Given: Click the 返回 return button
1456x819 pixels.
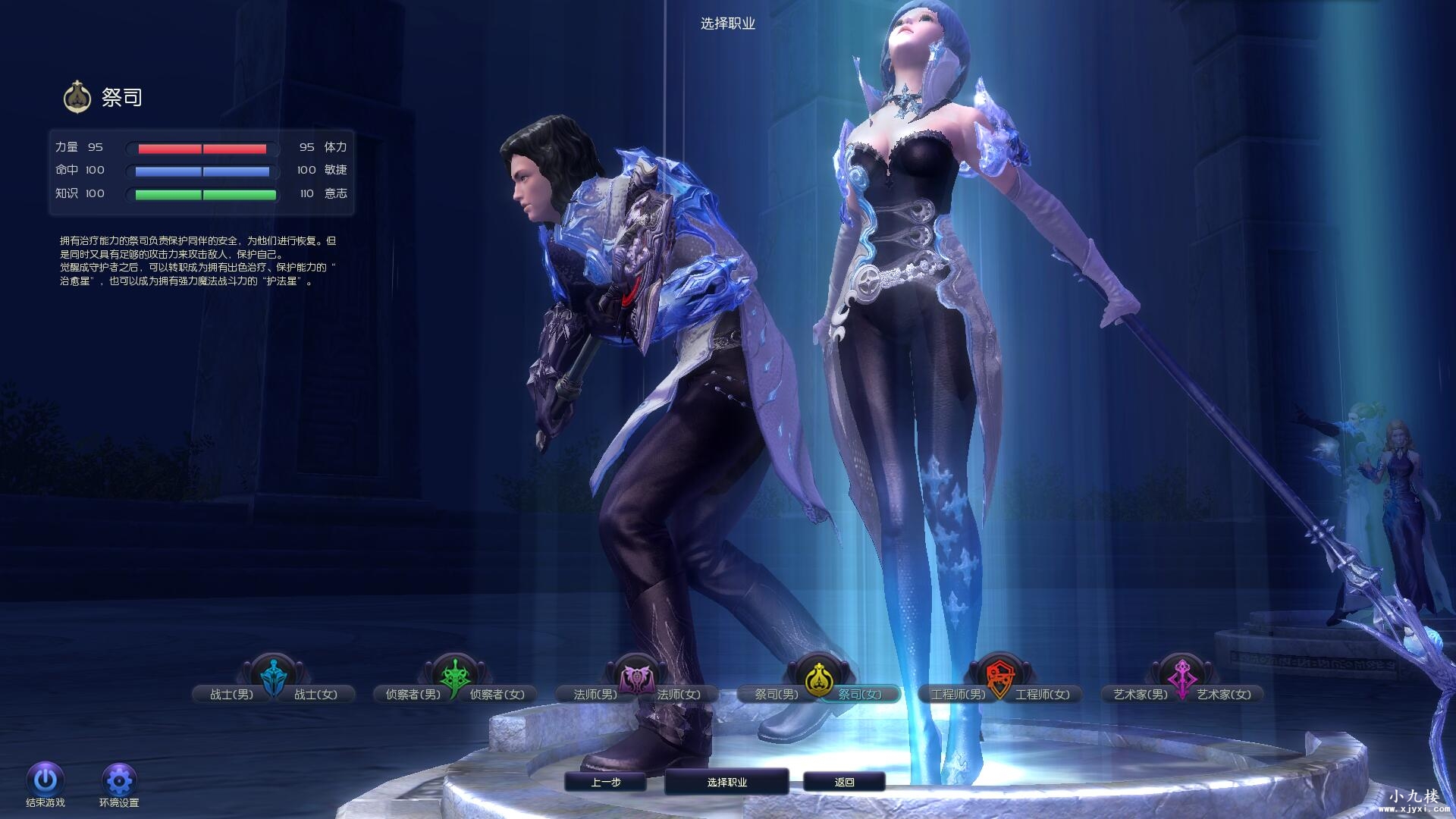Looking at the screenshot, I should pos(844,782).
